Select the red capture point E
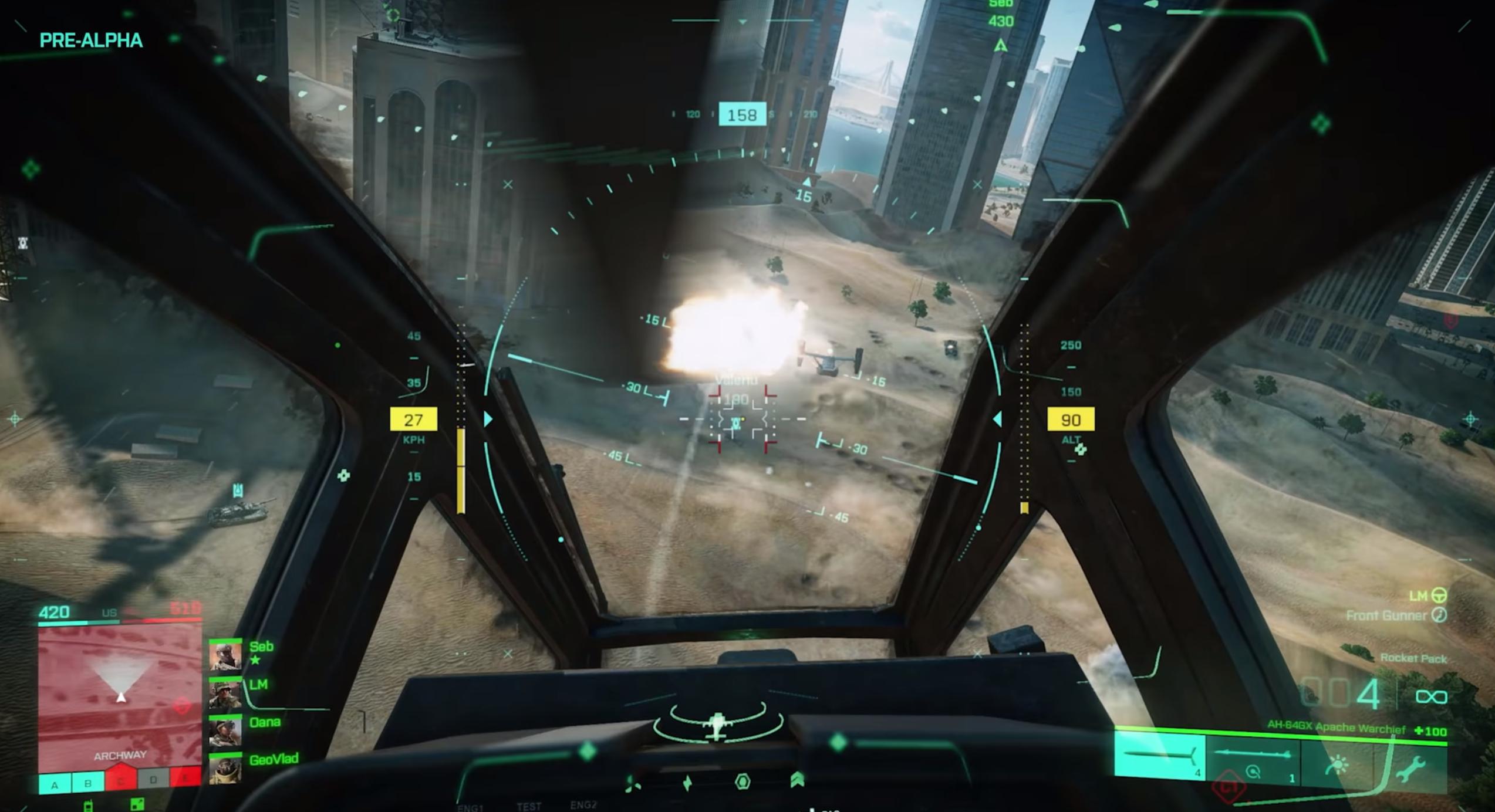 [x=186, y=779]
